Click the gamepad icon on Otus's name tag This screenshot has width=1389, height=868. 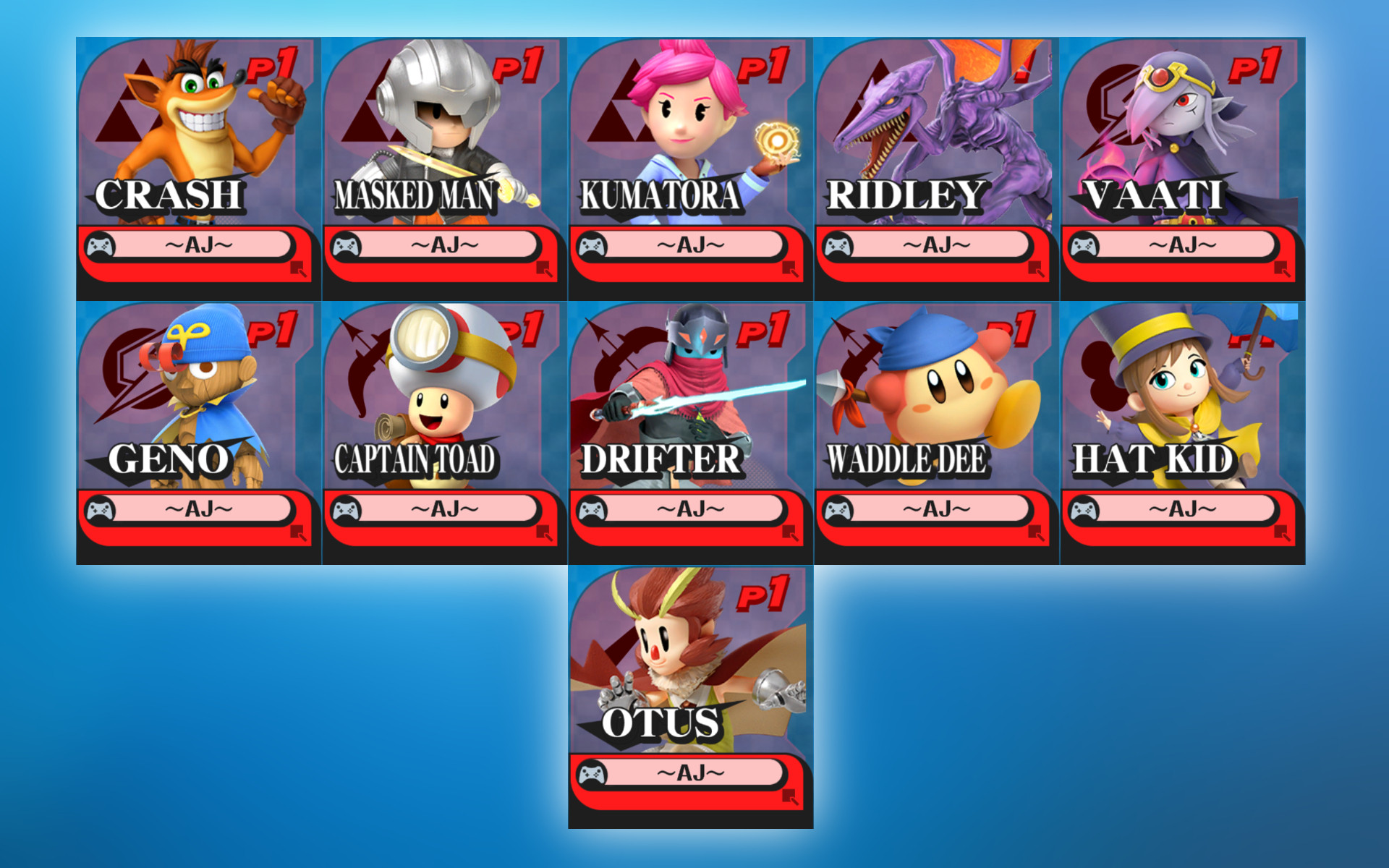(x=593, y=773)
